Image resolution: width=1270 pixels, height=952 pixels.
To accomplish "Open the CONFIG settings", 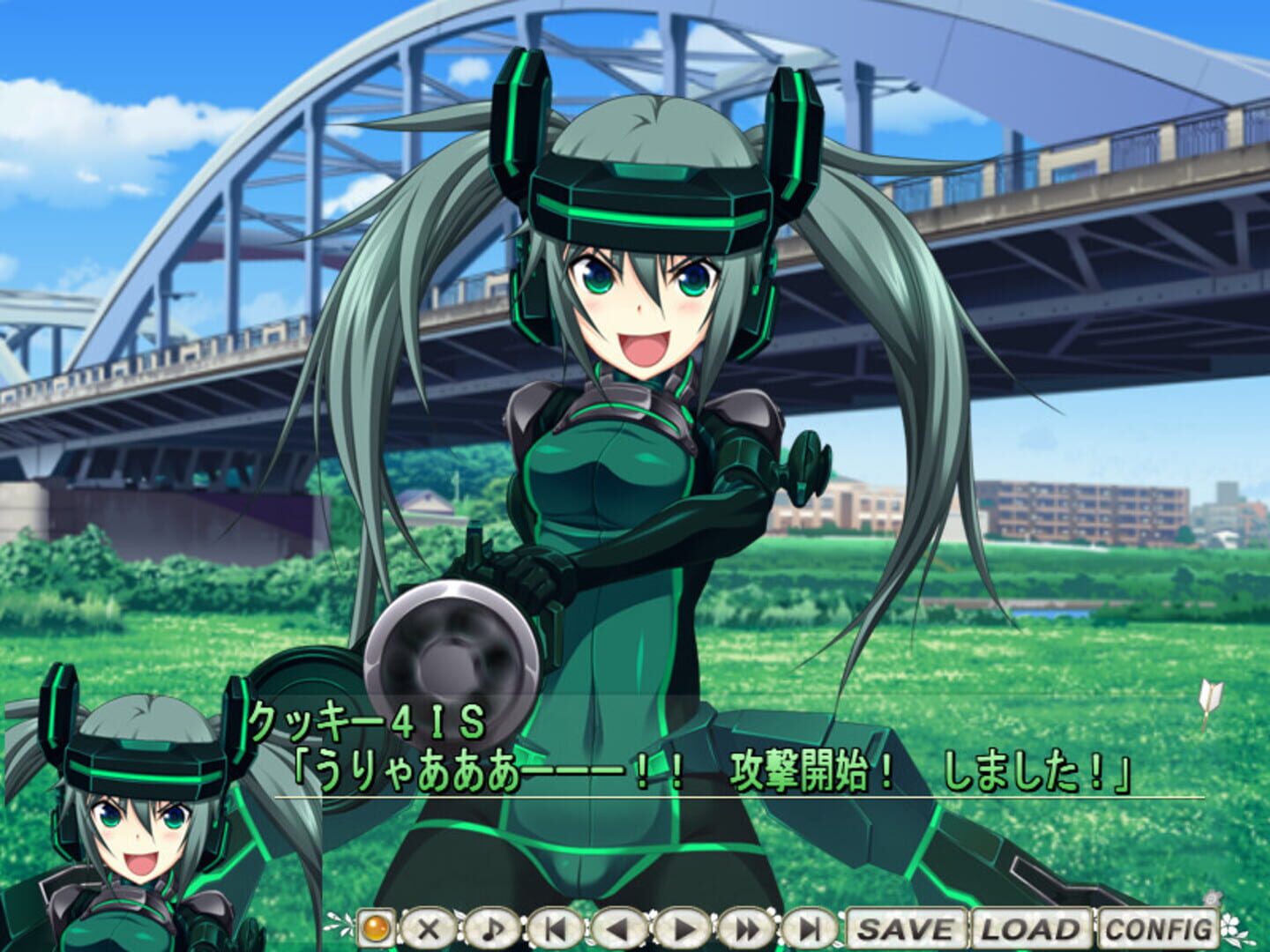I will tap(1159, 928).
